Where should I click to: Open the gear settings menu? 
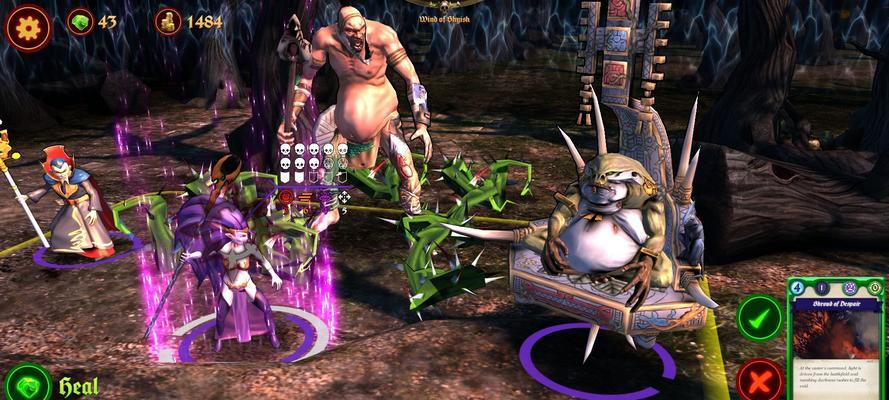pos(27,25)
